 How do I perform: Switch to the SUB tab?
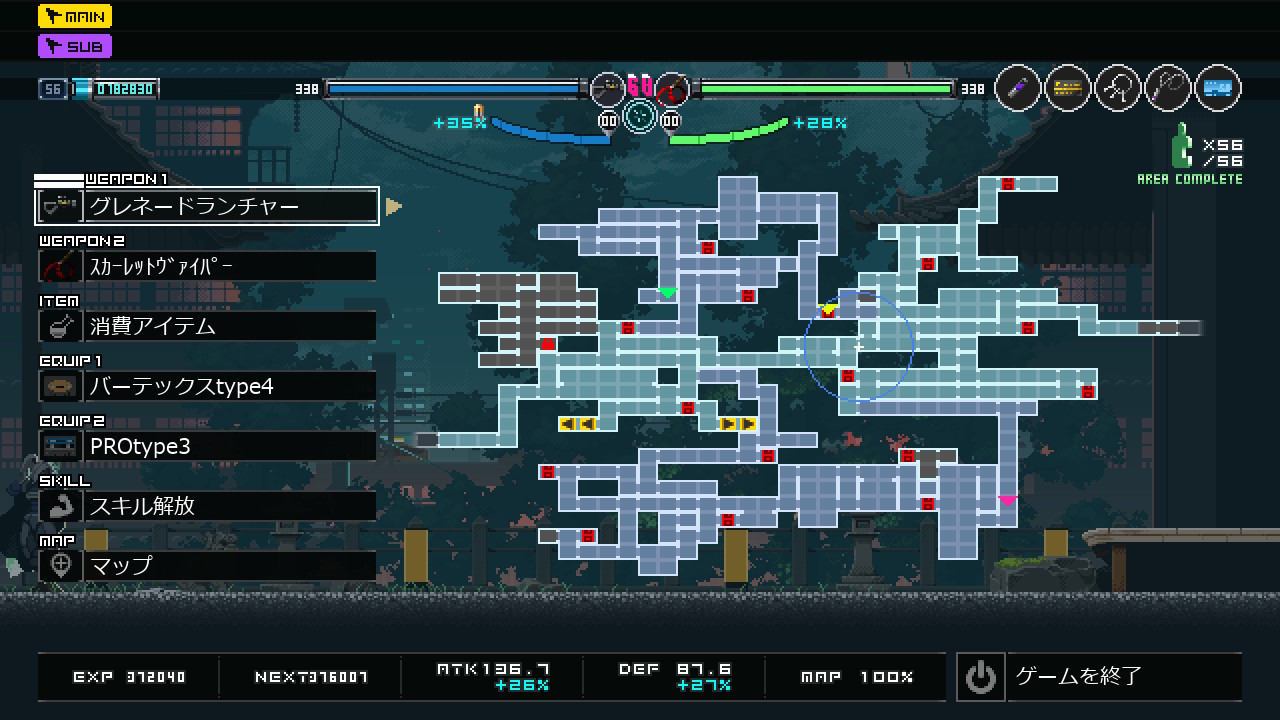(75, 46)
